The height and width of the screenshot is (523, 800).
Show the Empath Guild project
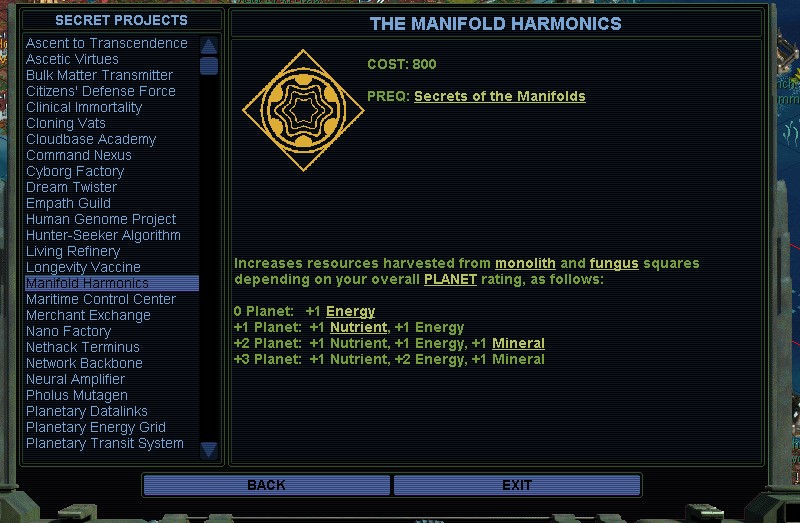[x=68, y=203]
